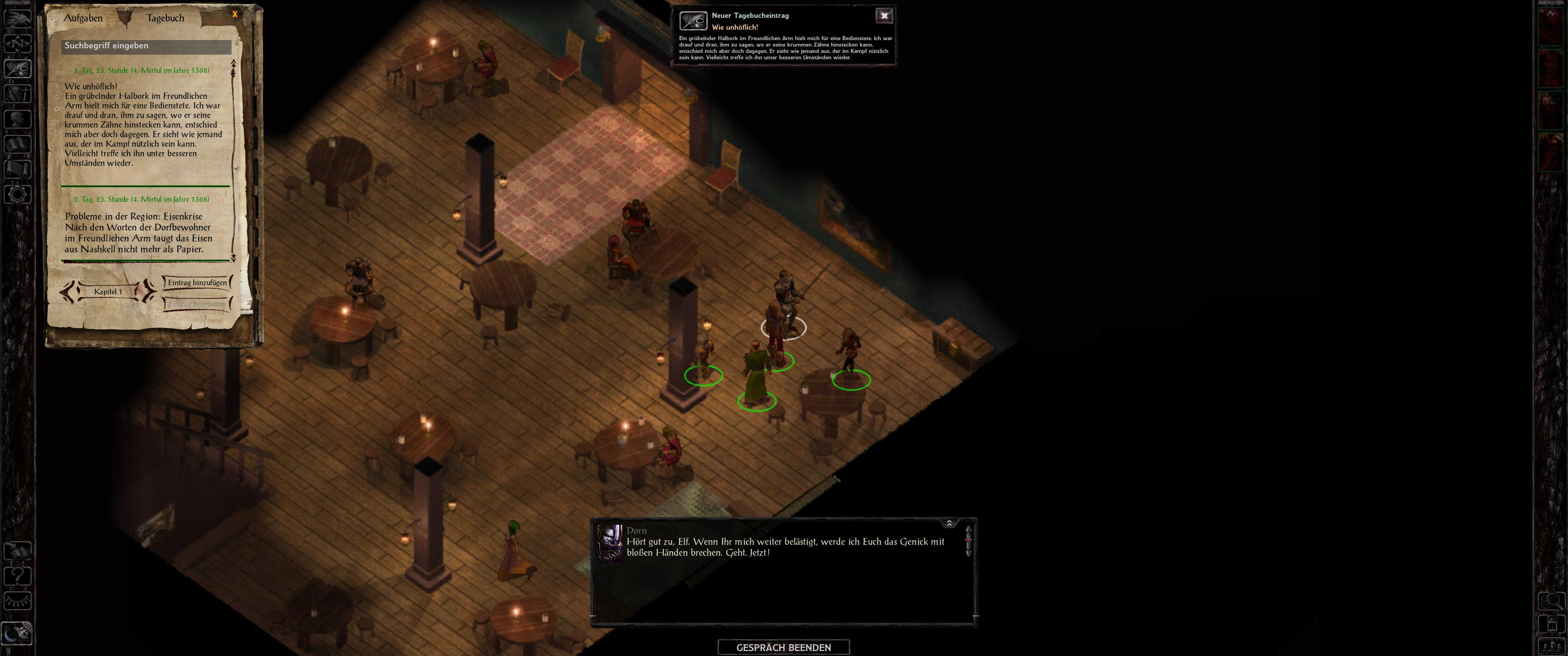
Task: Close the journal panel with the X
Action: coord(235,14)
